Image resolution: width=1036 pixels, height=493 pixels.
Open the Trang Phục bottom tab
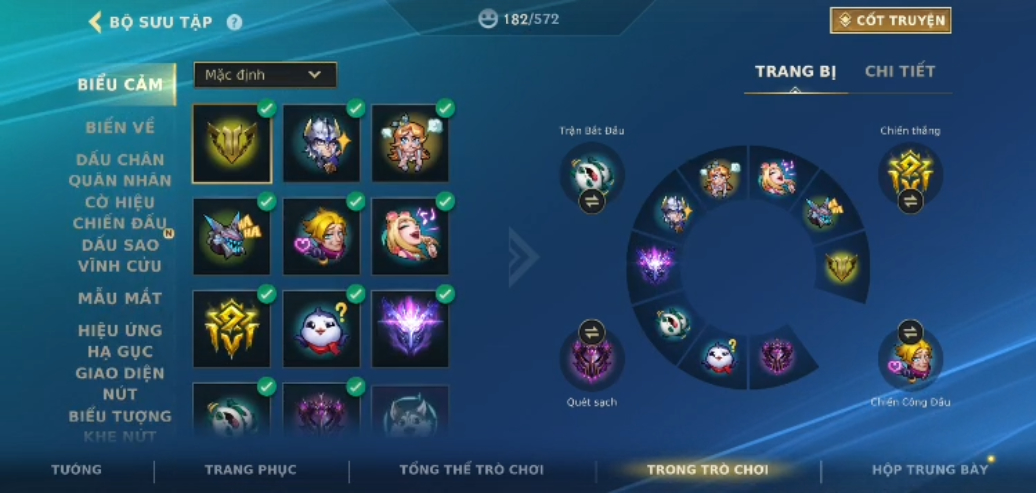click(x=250, y=469)
